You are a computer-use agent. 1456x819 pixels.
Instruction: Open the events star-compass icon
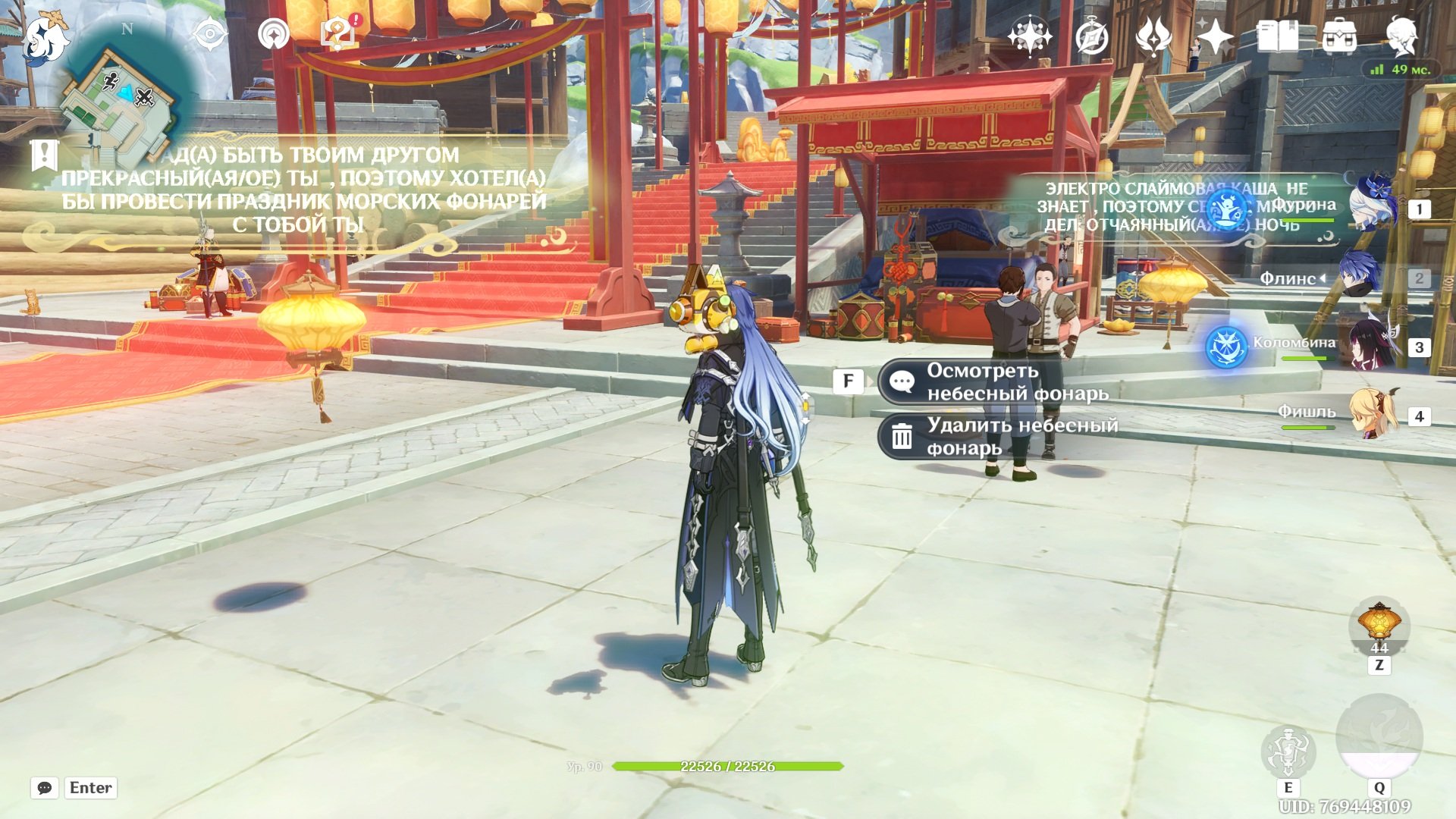(x=1029, y=36)
